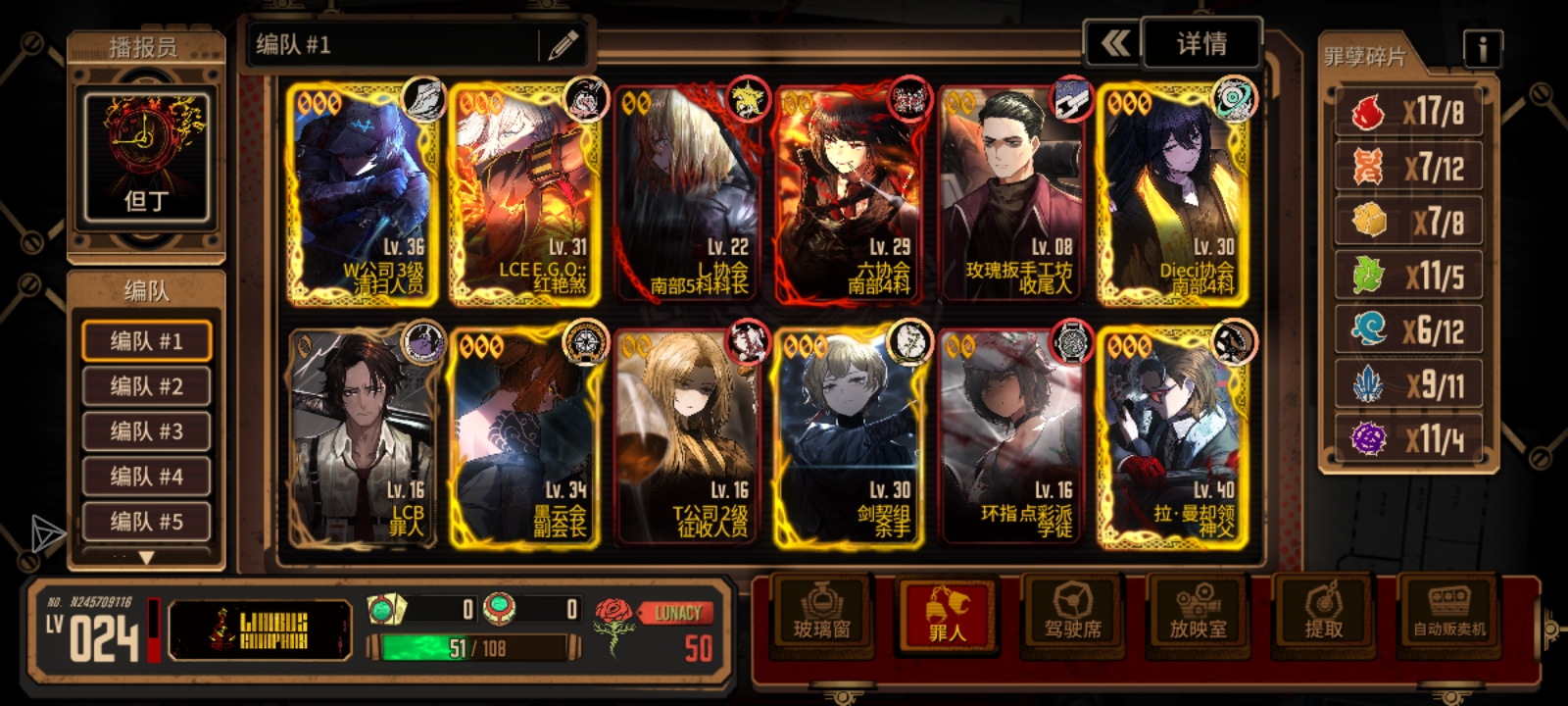Choose 编队 #5 from the team list

point(146,522)
